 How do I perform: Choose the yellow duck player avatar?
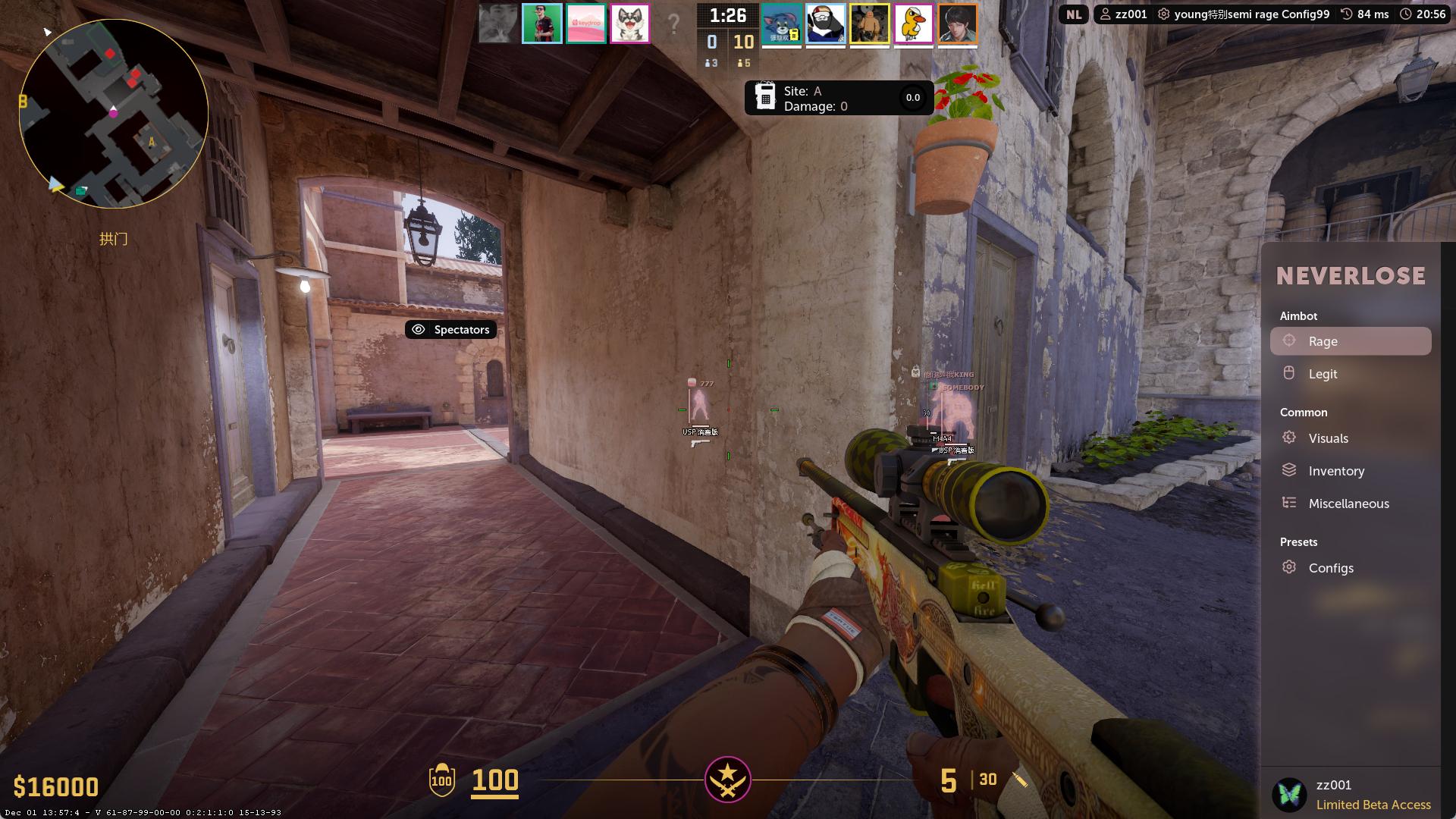tap(913, 24)
